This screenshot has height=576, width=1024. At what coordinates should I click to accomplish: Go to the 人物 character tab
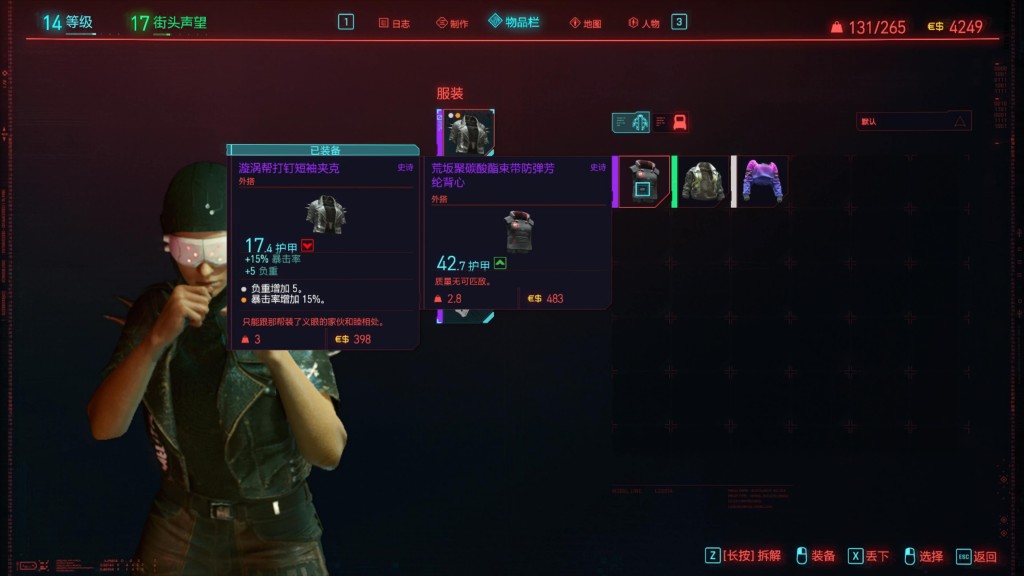pyautogui.click(x=643, y=23)
